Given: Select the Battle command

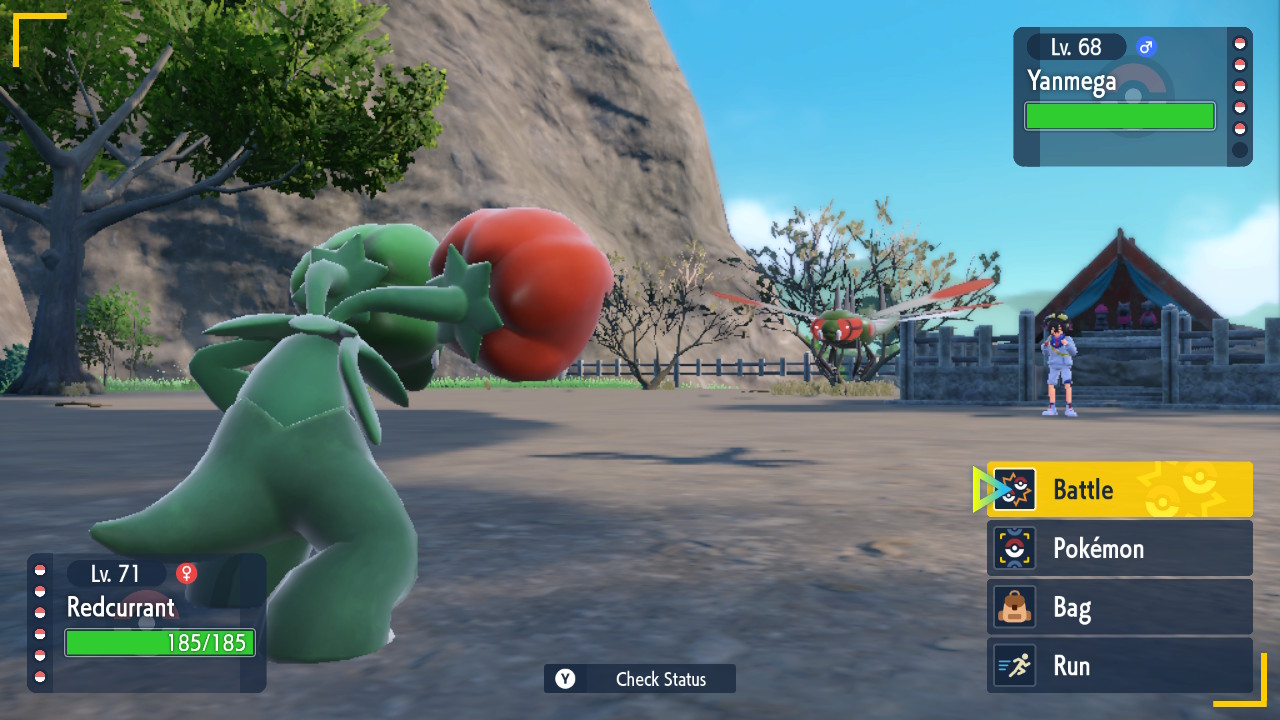Looking at the screenshot, I should click(1119, 489).
